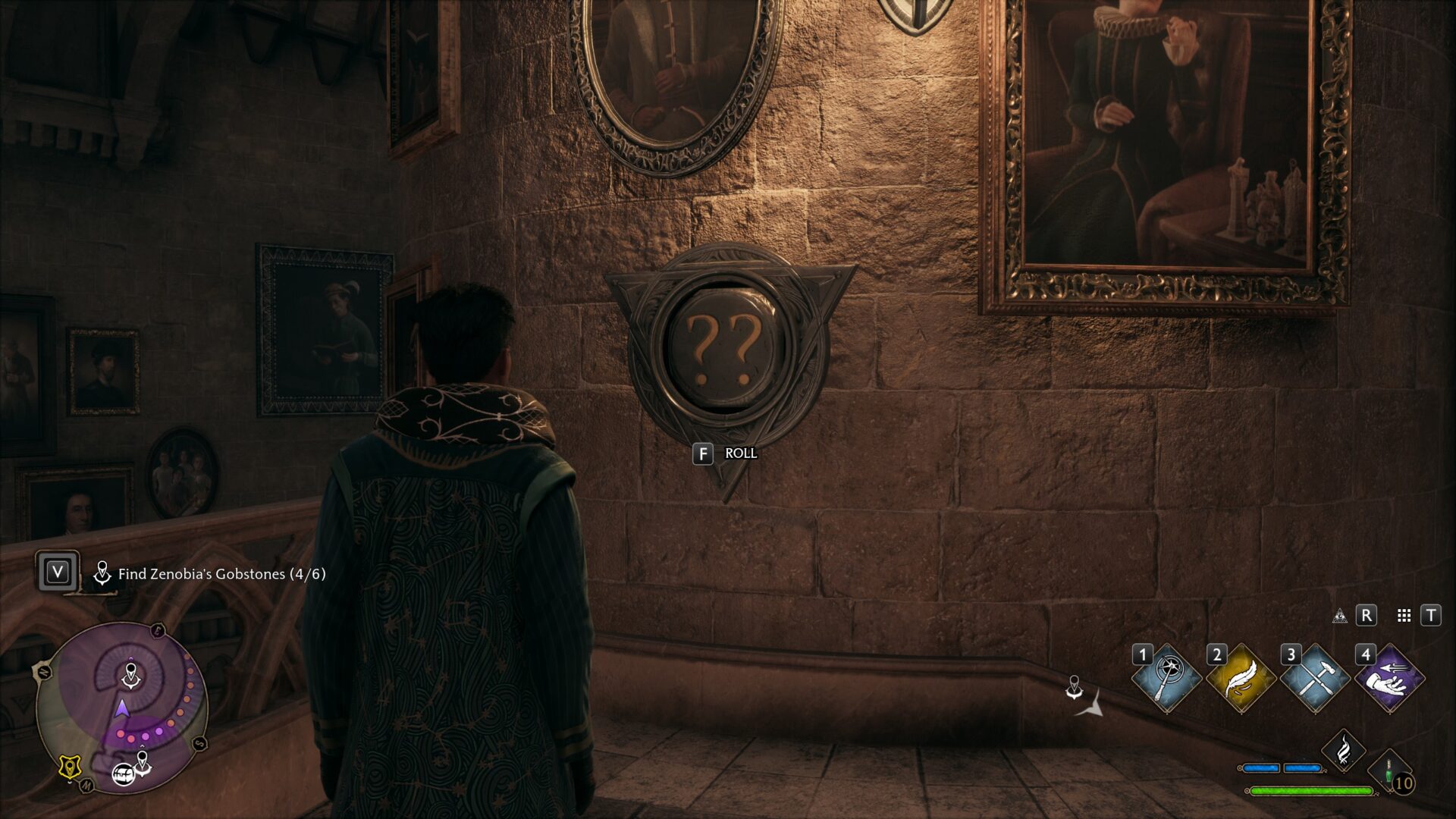Viewport: 1456px width, 819px height.
Task: Activate the hammer and wand Reparo spell
Action: (x=1315, y=679)
